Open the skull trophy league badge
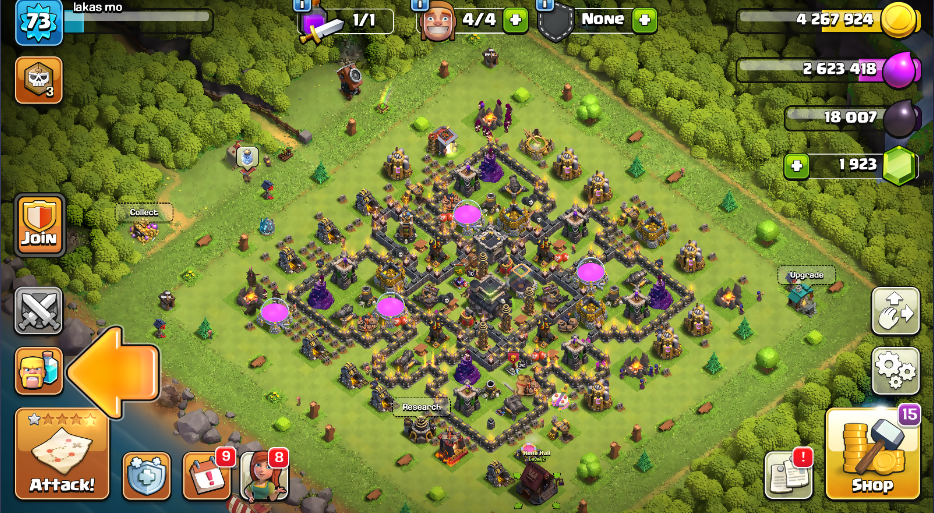Viewport: 934px width, 513px height. coord(38,80)
